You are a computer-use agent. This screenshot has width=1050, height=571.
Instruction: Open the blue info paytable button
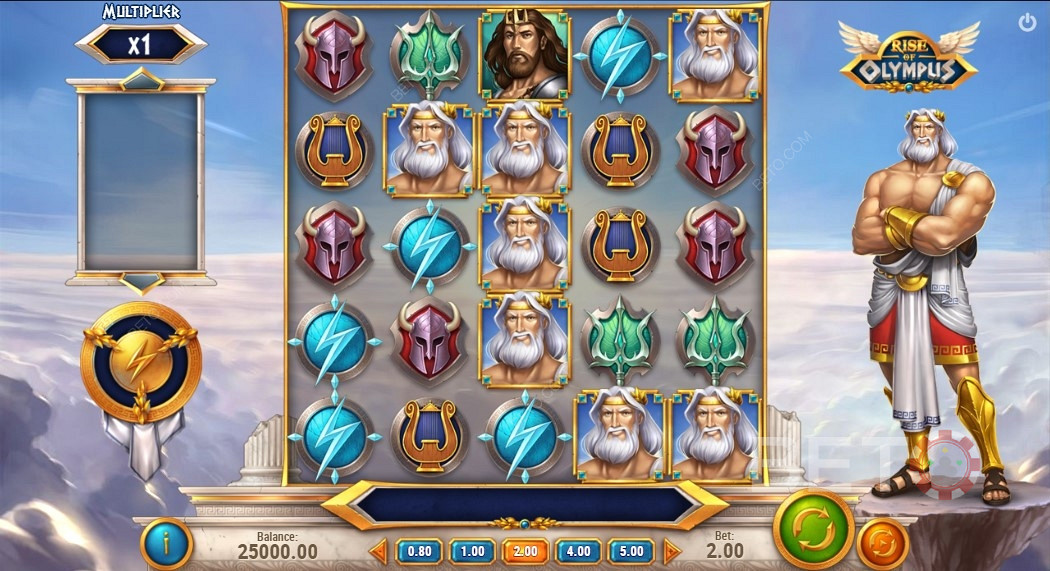[166, 544]
